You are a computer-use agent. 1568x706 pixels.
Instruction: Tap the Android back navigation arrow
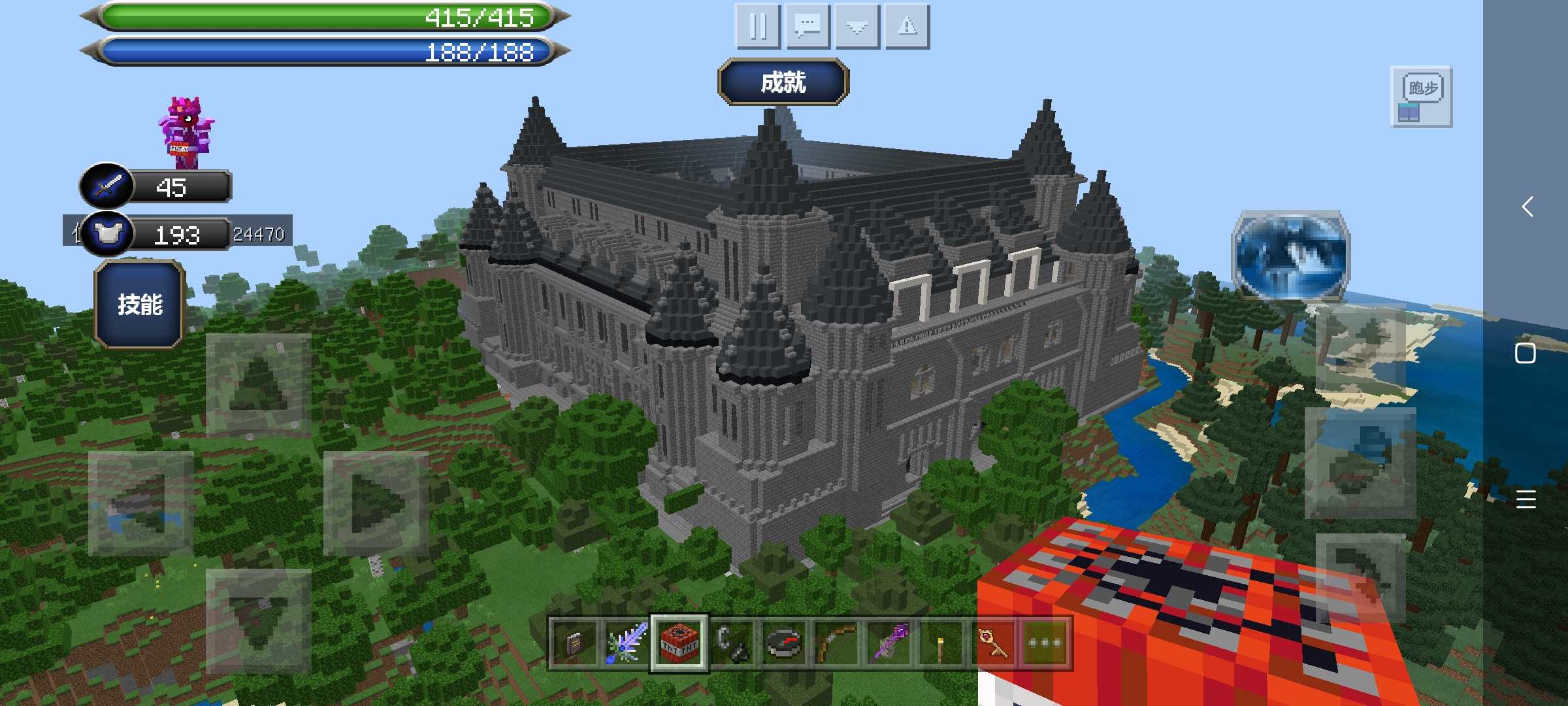click(x=1527, y=207)
